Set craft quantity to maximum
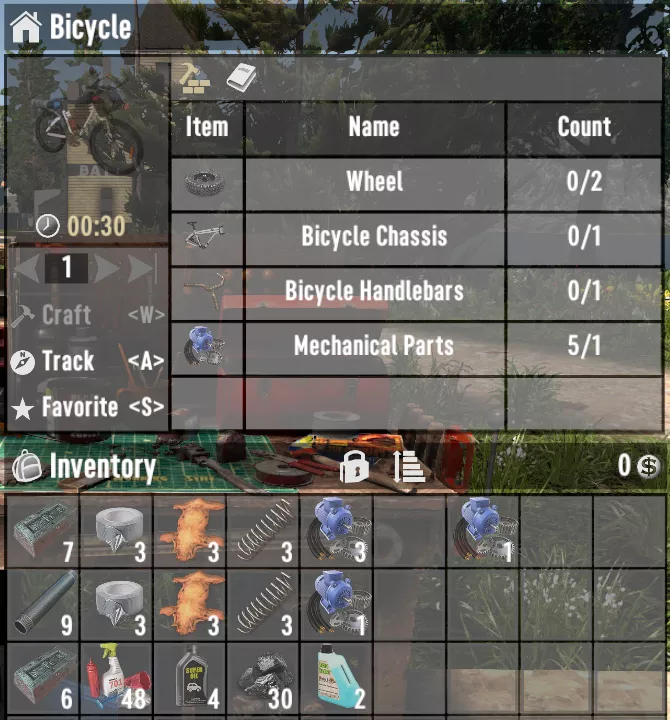Screen dimensions: 670x720 142,268
